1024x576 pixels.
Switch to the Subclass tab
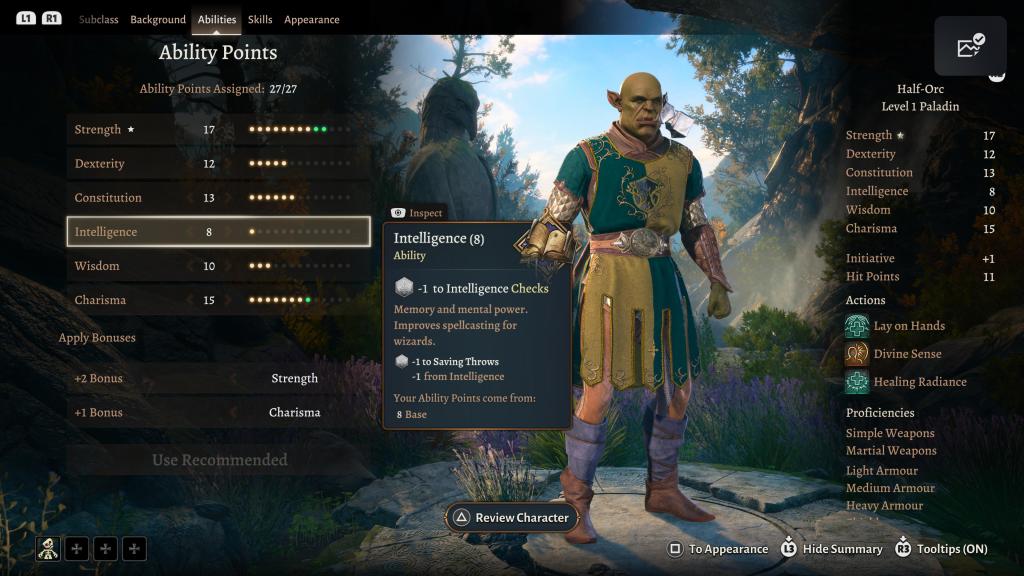[x=99, y=20]
